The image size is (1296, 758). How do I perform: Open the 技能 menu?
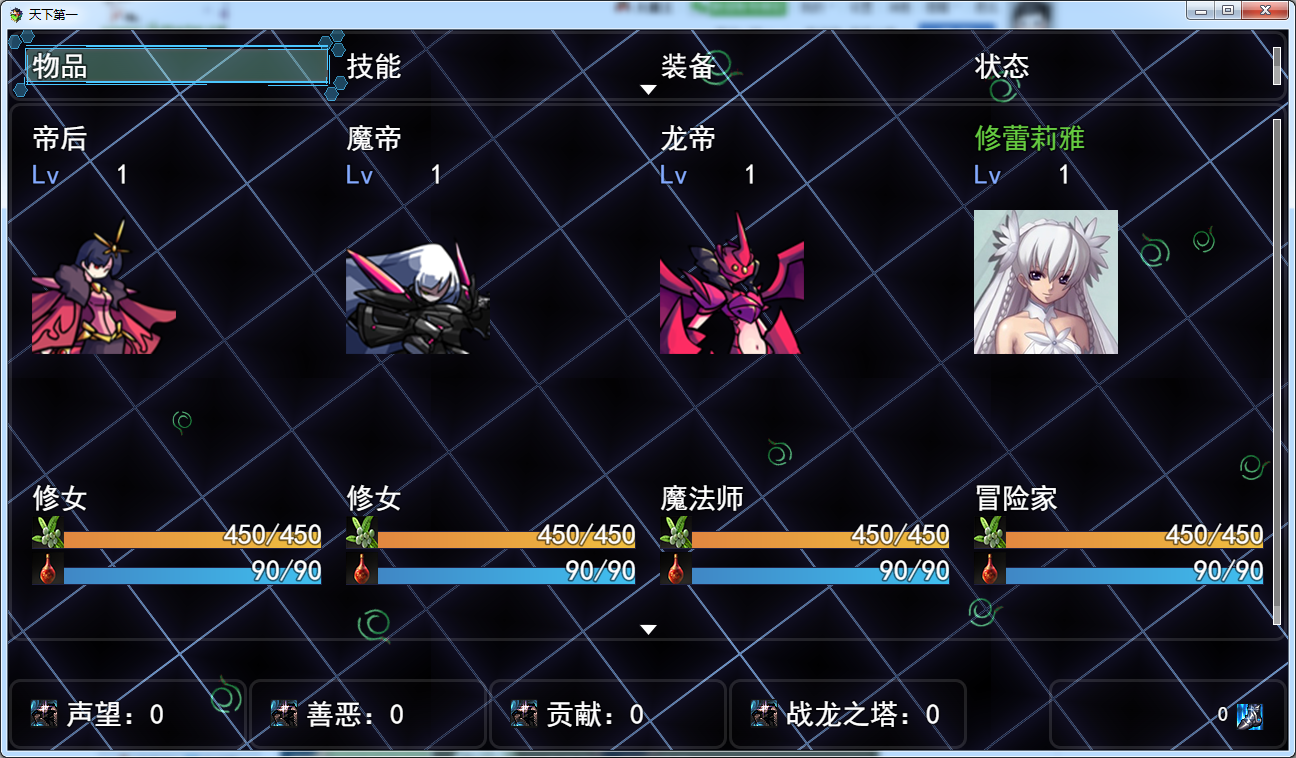click(372, 65)
